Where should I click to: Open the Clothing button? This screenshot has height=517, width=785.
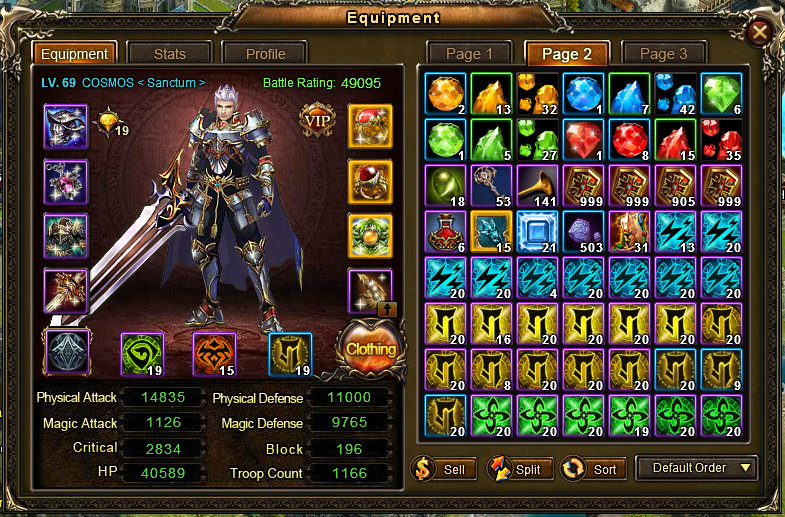[370, 349]
